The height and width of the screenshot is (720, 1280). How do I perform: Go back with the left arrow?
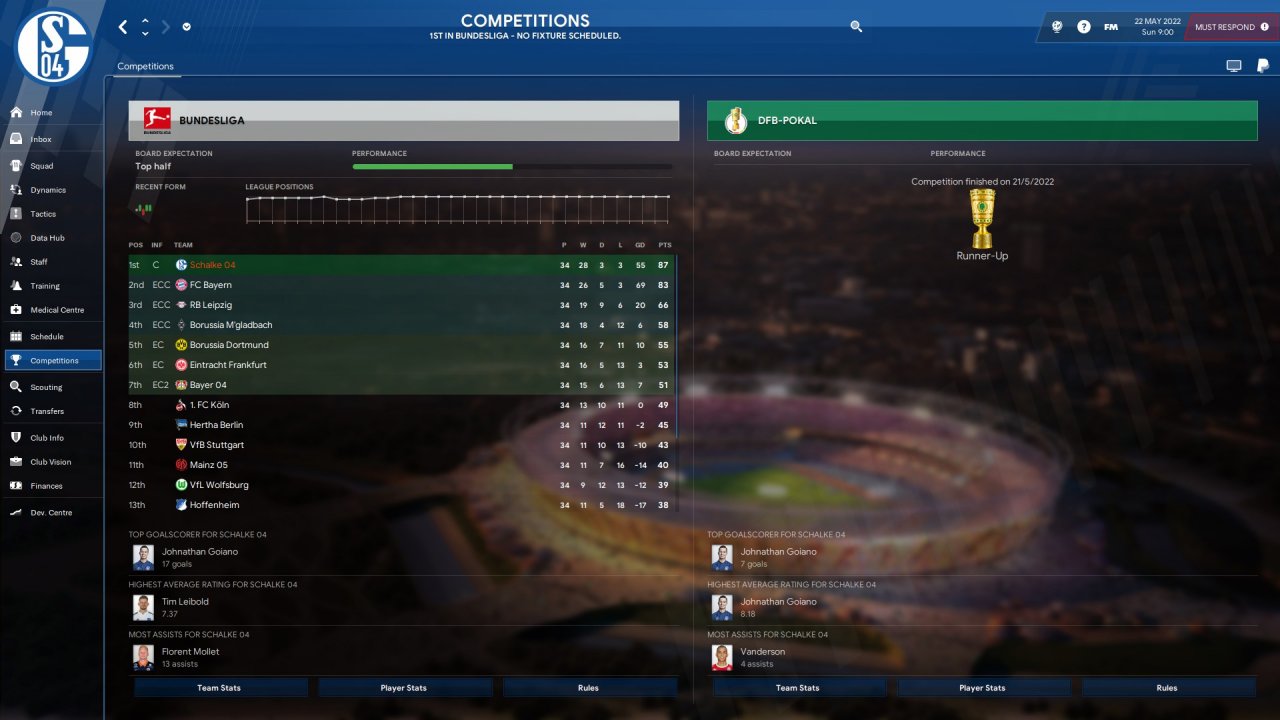point(123,27)
